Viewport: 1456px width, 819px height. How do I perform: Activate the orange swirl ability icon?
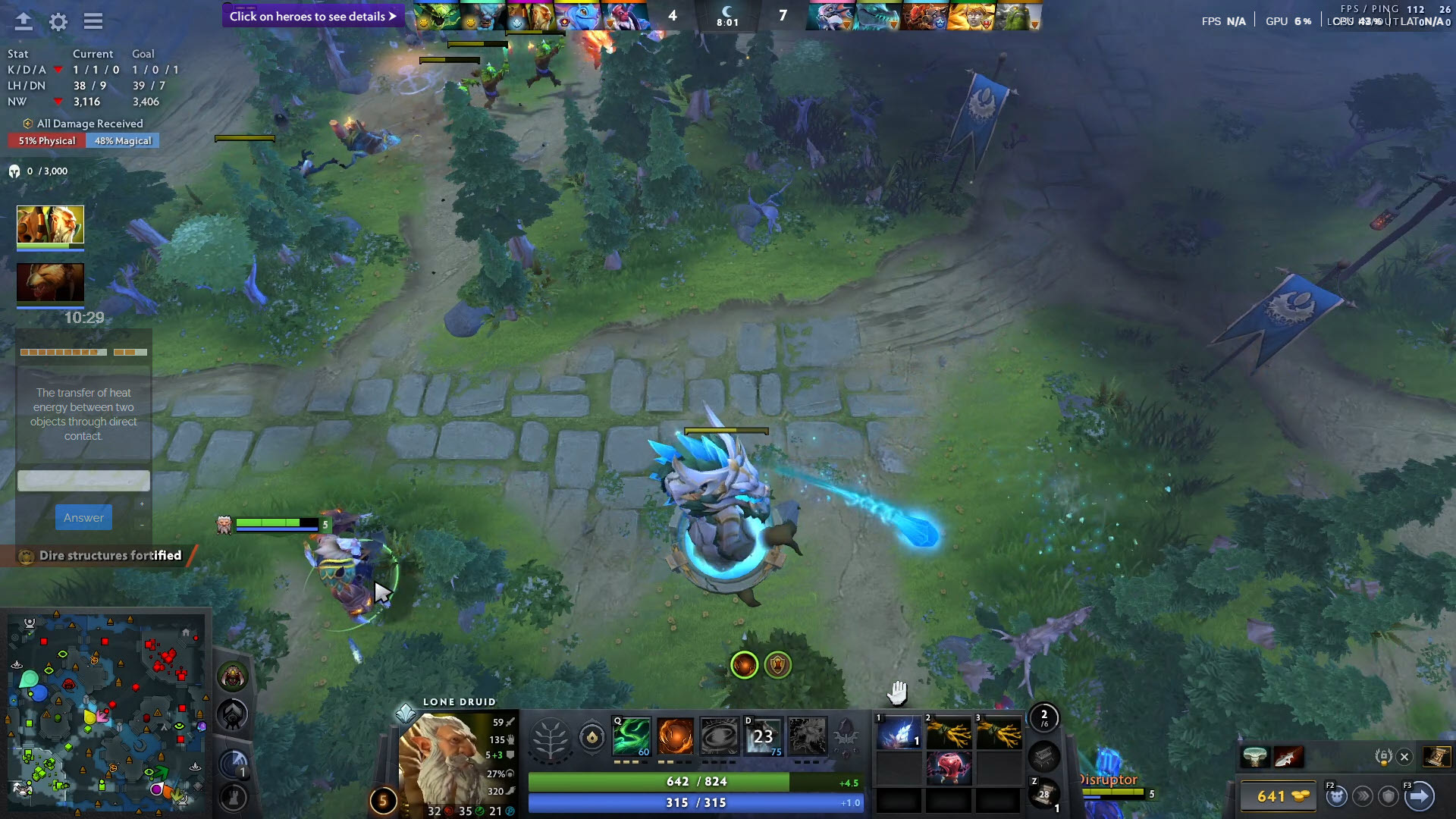pyautogui.click(x=675, y=736)
